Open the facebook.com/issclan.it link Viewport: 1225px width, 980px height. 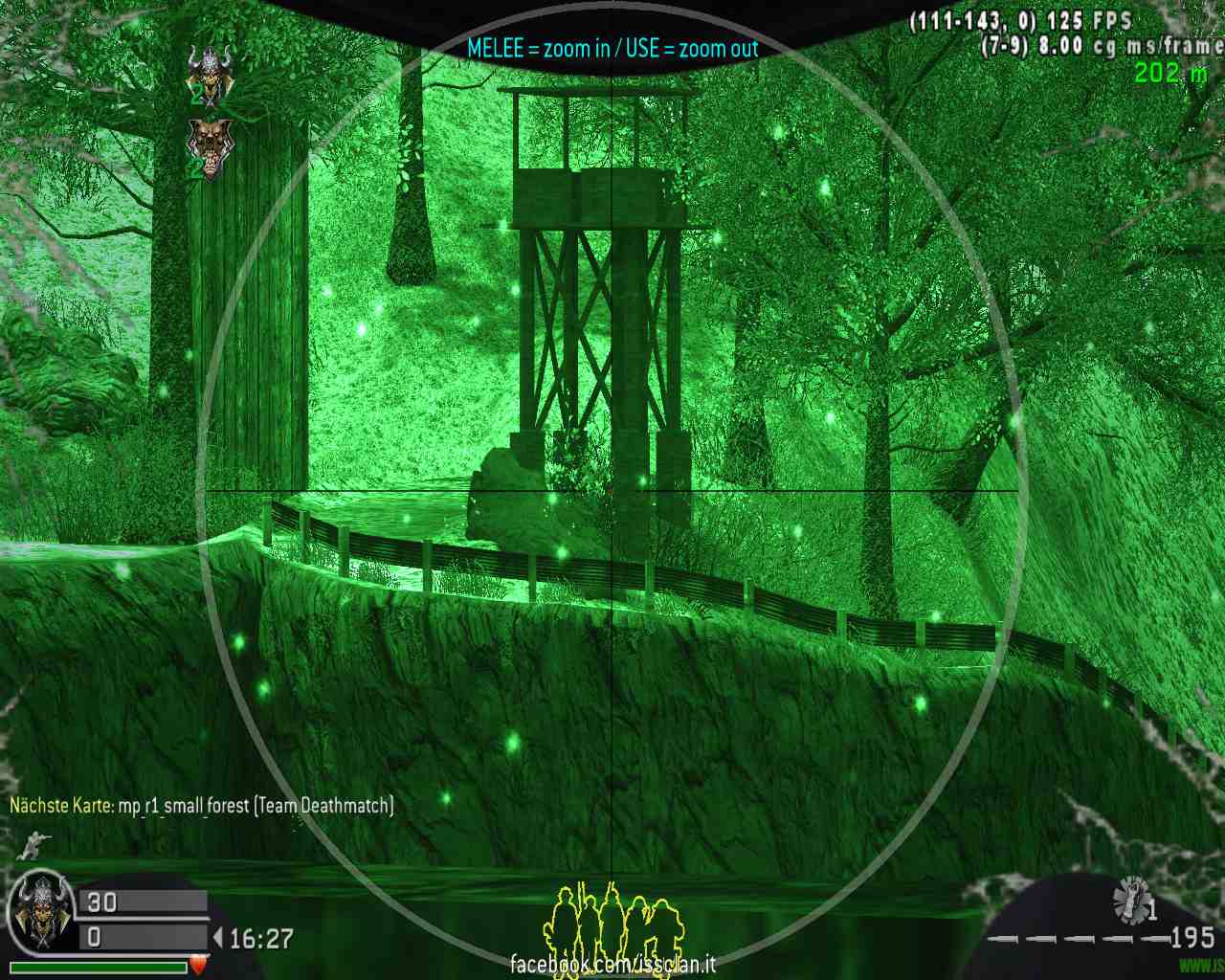click(x=612, y=964)
